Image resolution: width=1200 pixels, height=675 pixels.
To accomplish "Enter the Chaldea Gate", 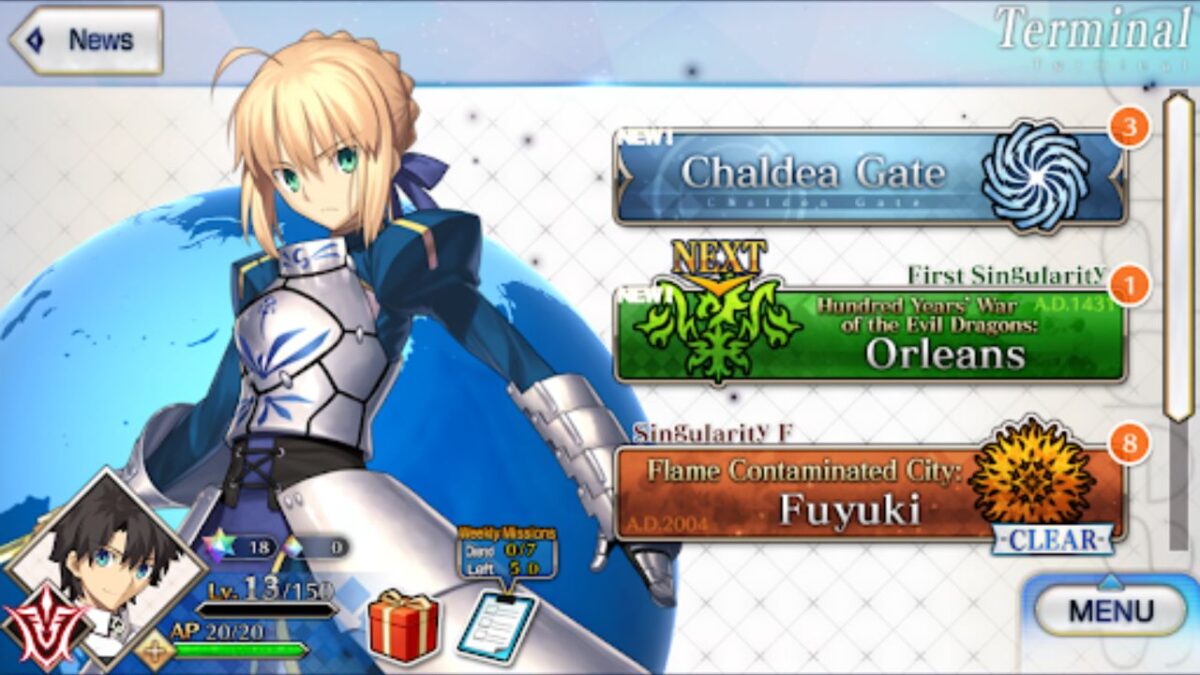I will coord(869,176).
